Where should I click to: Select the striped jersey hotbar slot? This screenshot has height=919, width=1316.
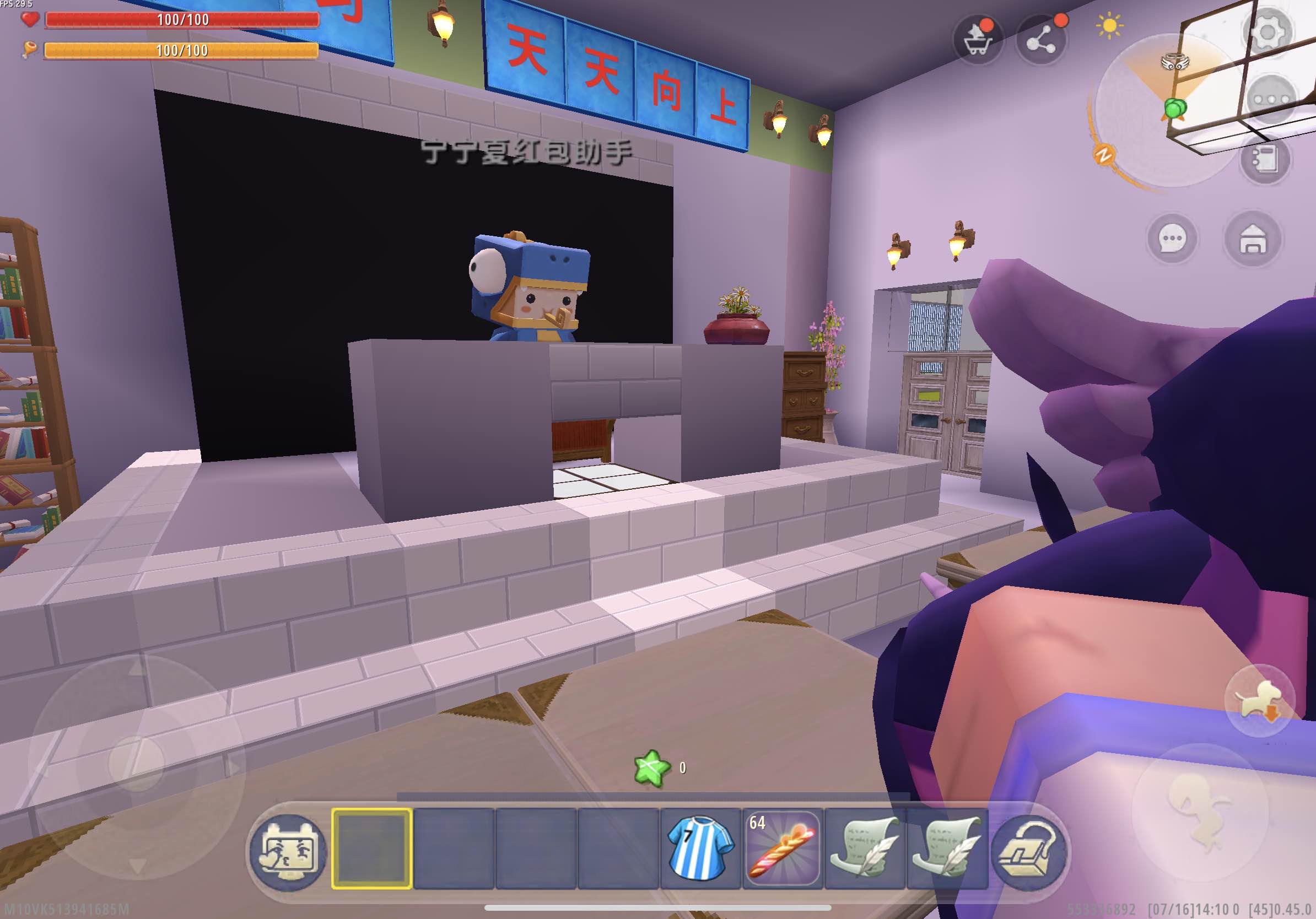[x=700, y=849]
